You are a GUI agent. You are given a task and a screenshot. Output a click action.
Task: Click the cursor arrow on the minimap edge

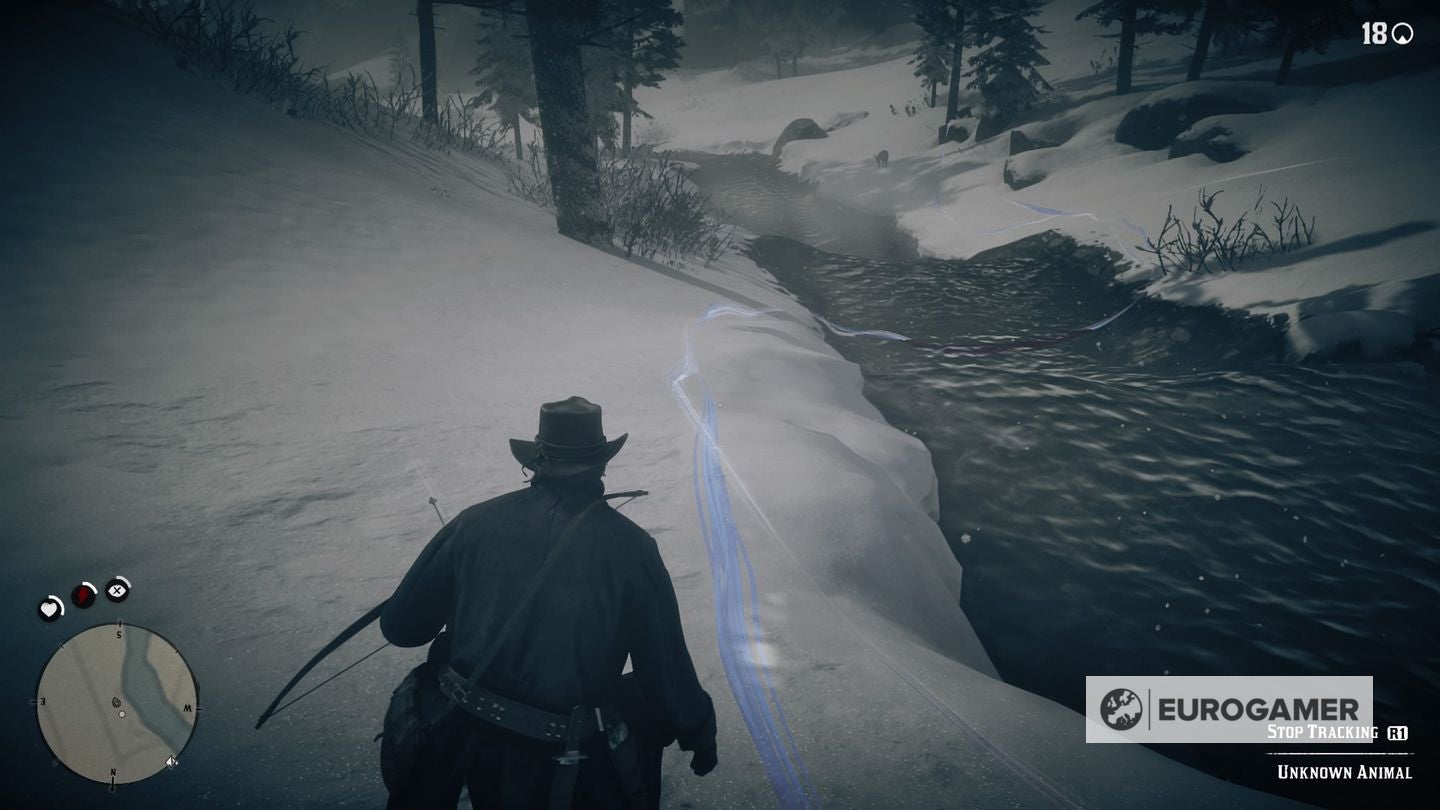pyautogui.click(x=171, y=761)
